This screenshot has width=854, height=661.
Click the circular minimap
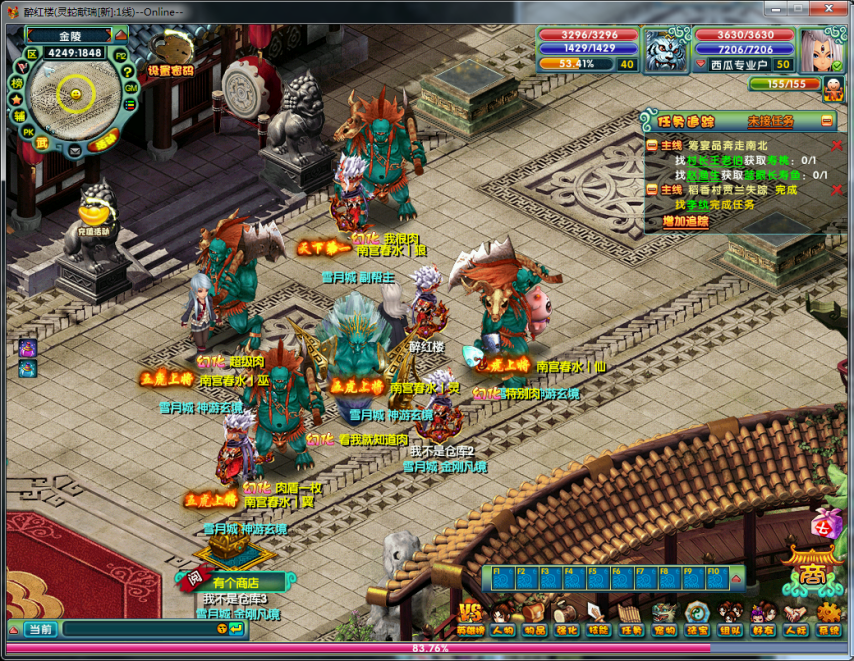(x=74, y=96)
